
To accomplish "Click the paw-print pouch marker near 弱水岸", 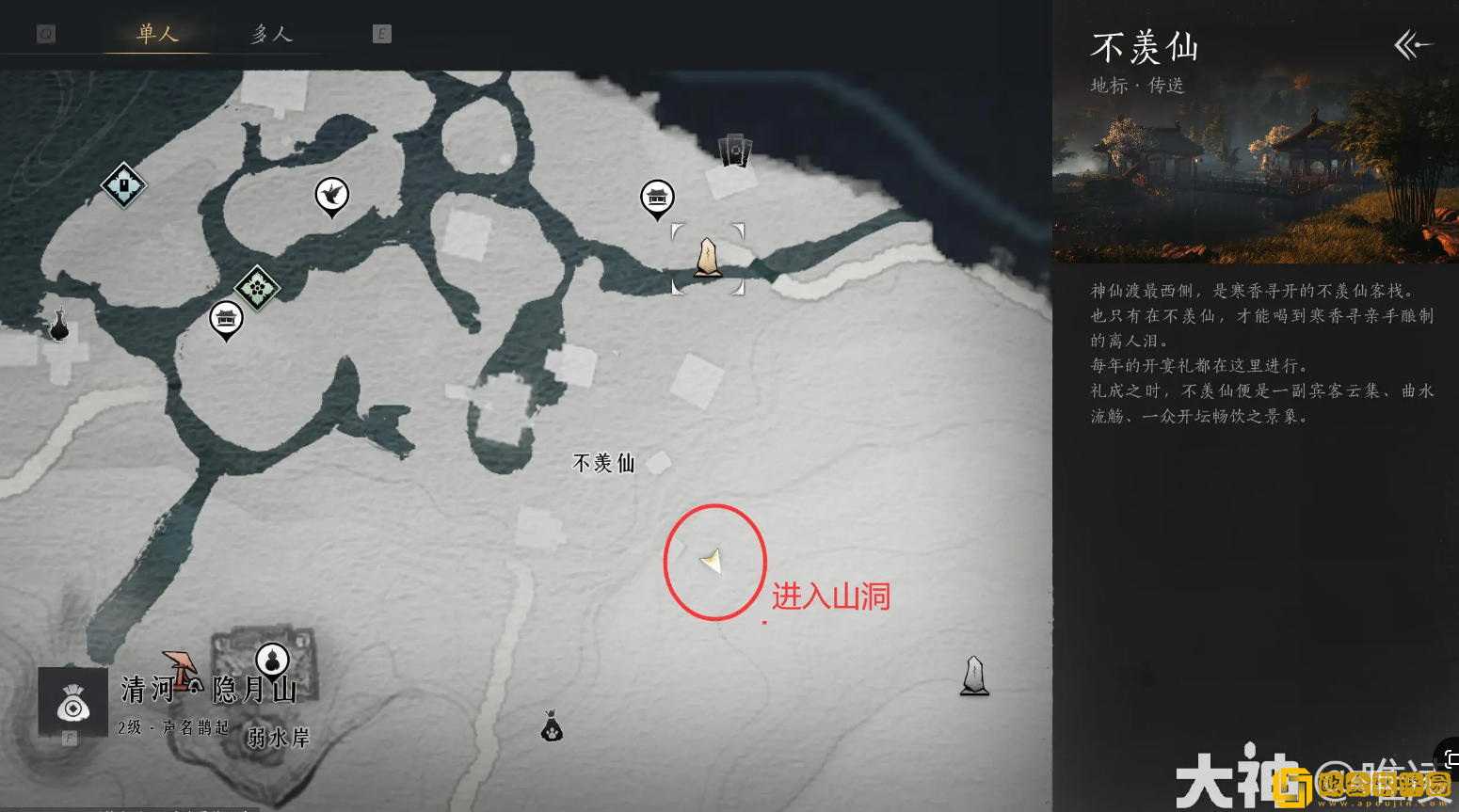I will click(x=551, y=725).
